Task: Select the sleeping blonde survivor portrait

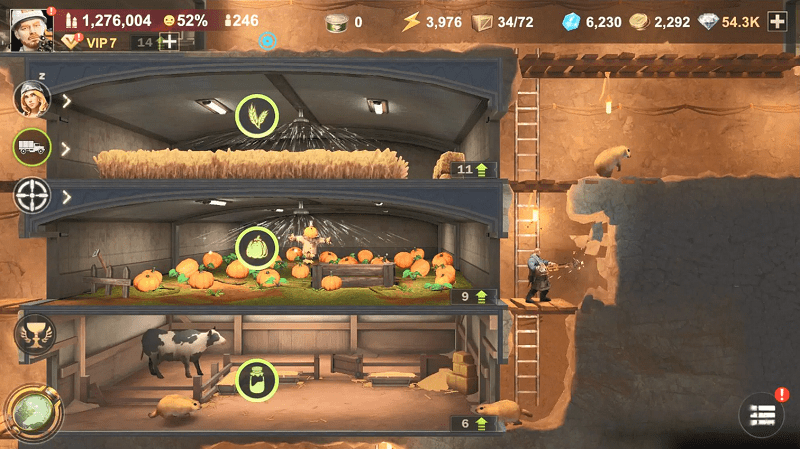Action: tap(32, 99)
